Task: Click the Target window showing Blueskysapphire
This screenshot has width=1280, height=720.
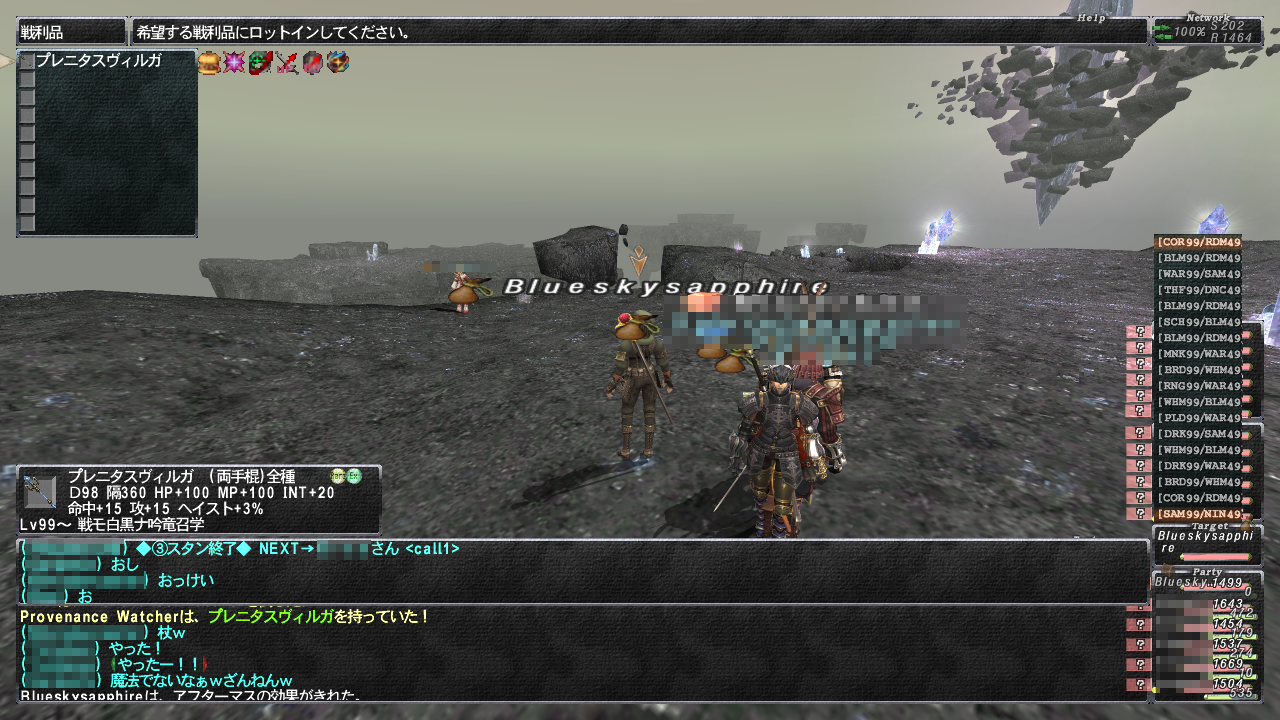Action: point(1205,542)
